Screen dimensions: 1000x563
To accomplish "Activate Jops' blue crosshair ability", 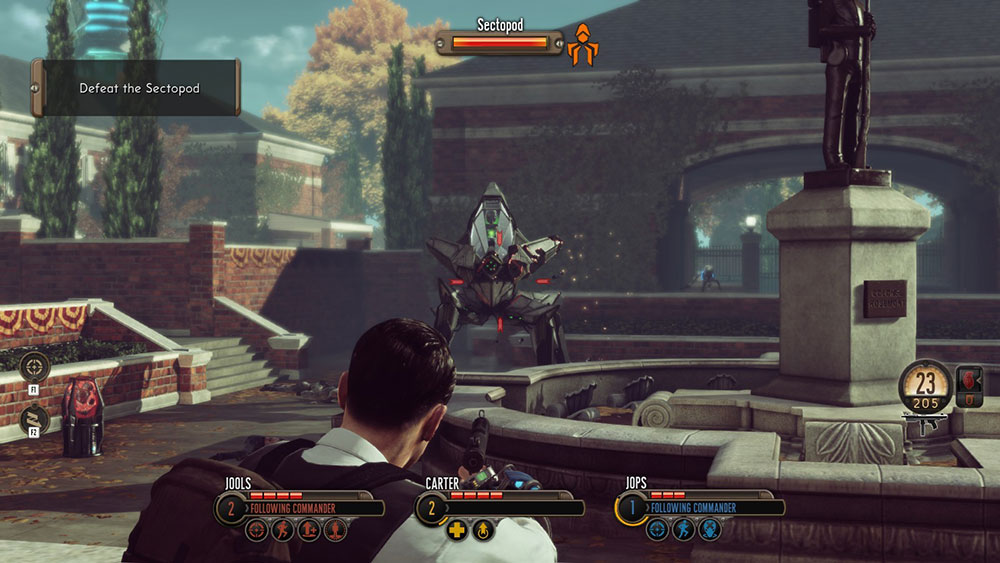I will tap(657, 529).
